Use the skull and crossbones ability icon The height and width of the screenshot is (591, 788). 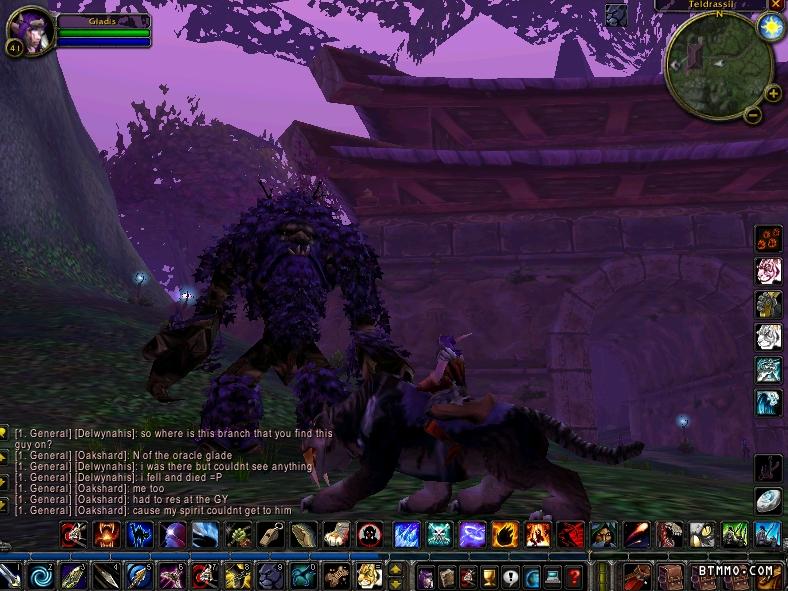[x=440, y=534]
